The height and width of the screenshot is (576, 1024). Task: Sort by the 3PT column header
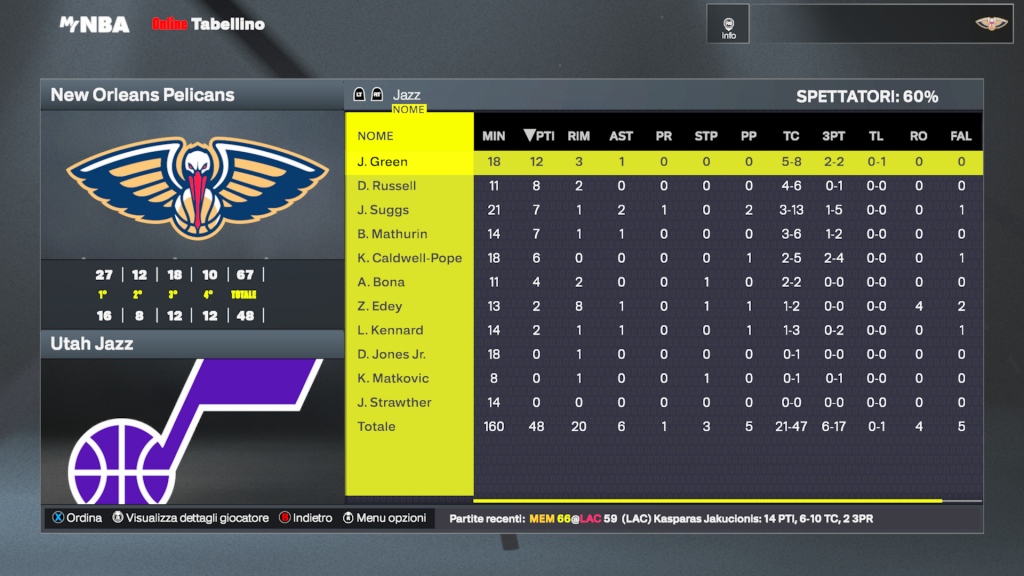pos(833,136)
